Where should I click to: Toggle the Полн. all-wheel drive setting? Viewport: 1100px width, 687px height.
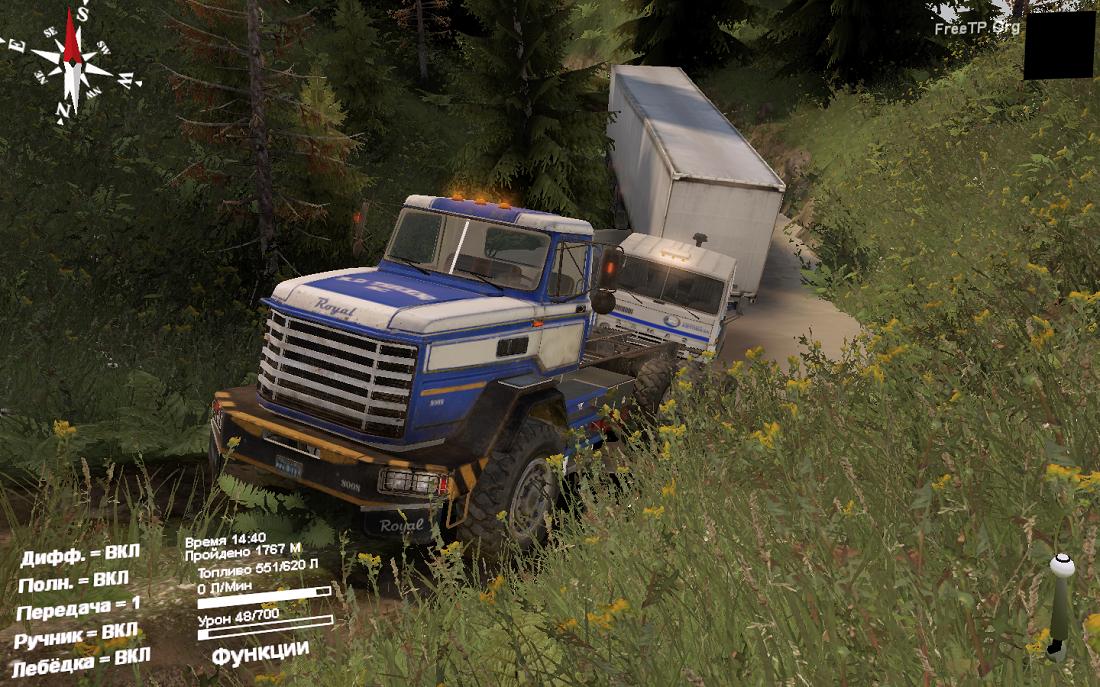73,581
